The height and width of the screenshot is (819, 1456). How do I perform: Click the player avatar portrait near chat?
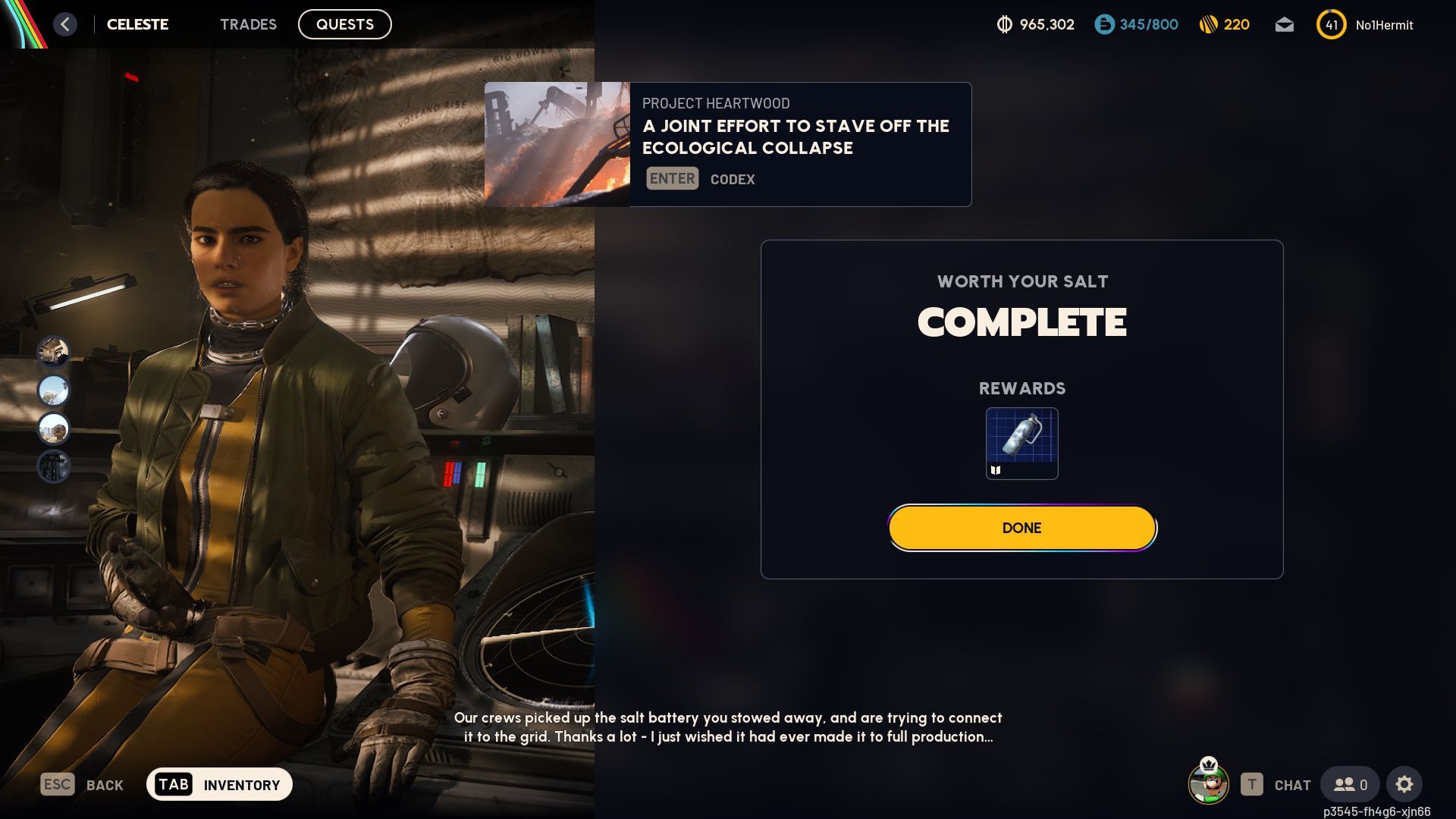[x=1208, y=783]
